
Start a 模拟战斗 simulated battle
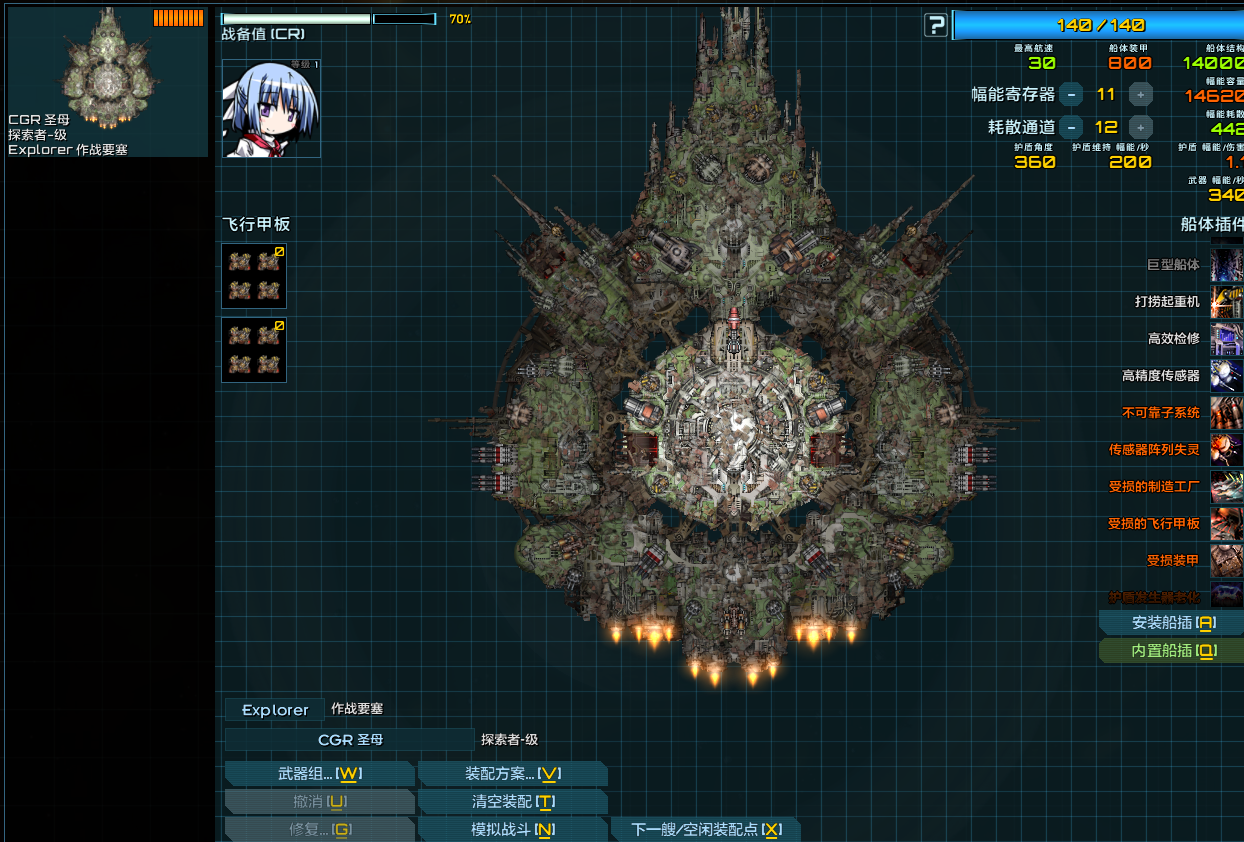pyautogui.click(x=512, y=830)
